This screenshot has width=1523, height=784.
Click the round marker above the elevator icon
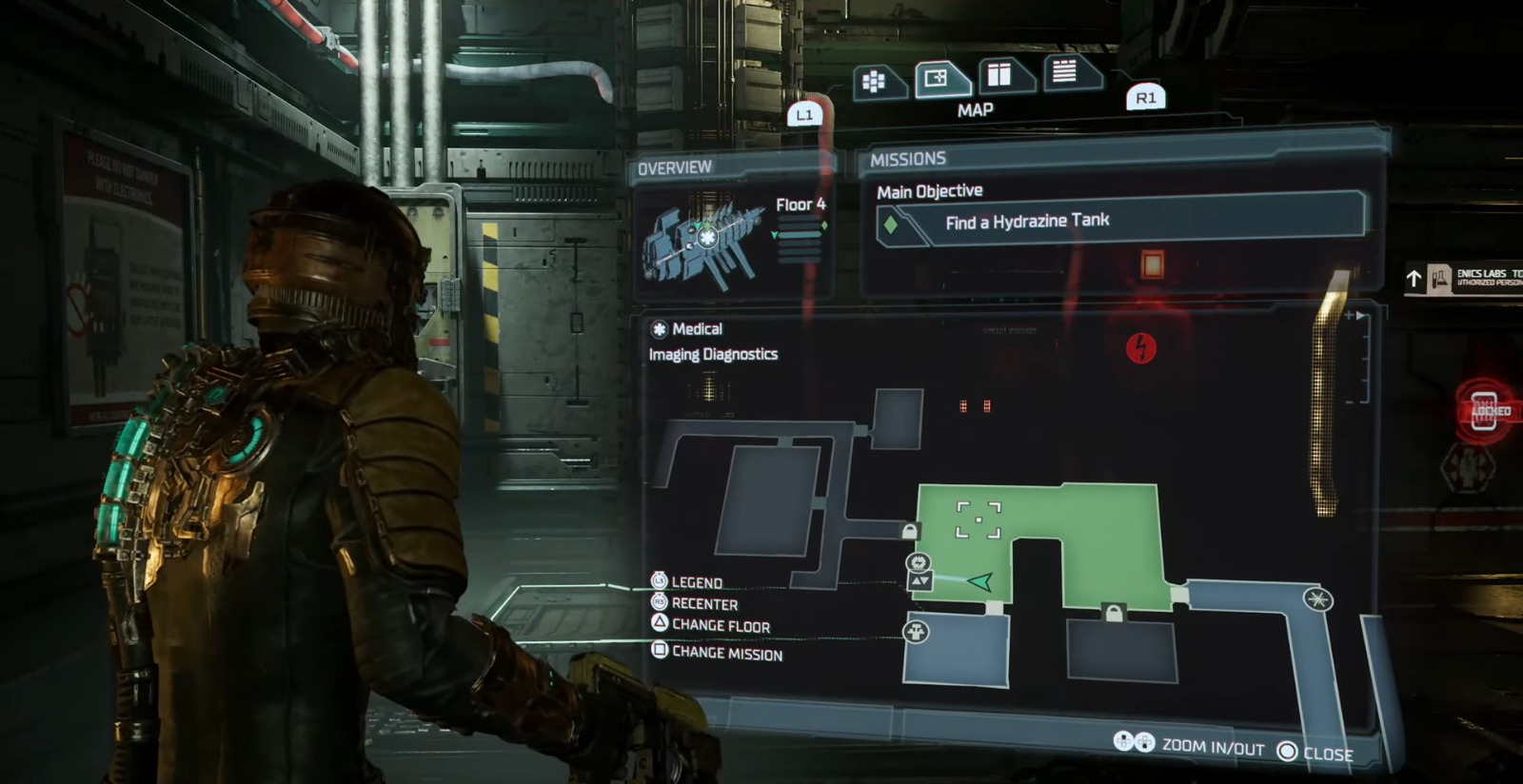(x=918, y=562)
